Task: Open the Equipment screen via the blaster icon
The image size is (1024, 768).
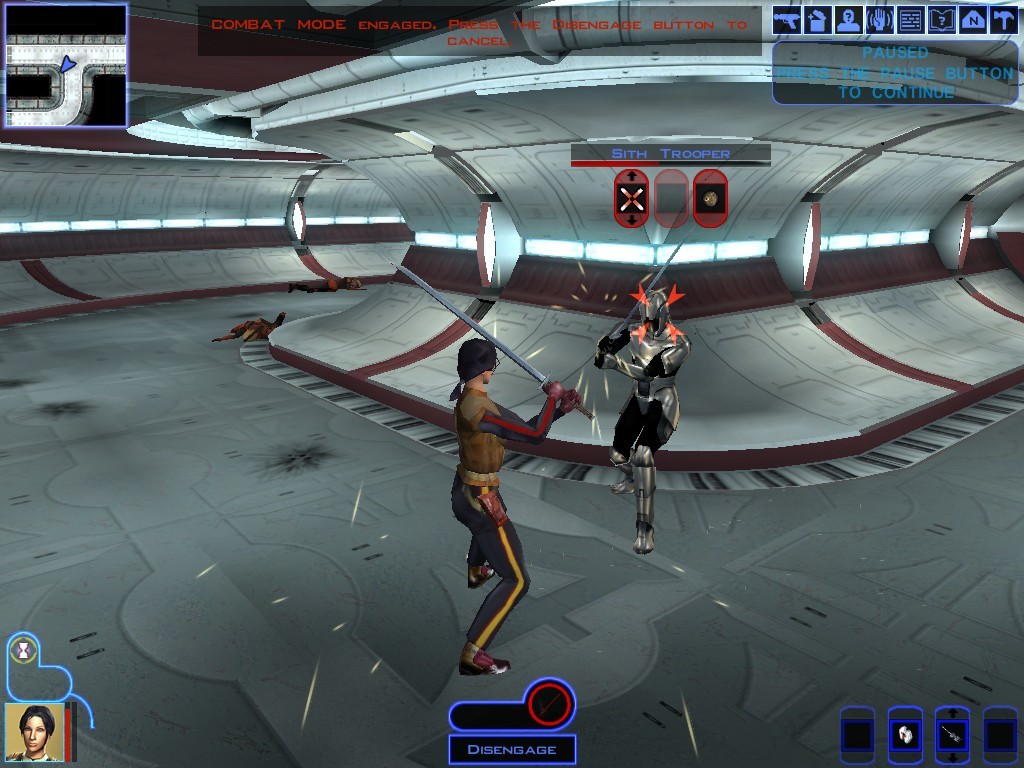Action: [787, 20]
